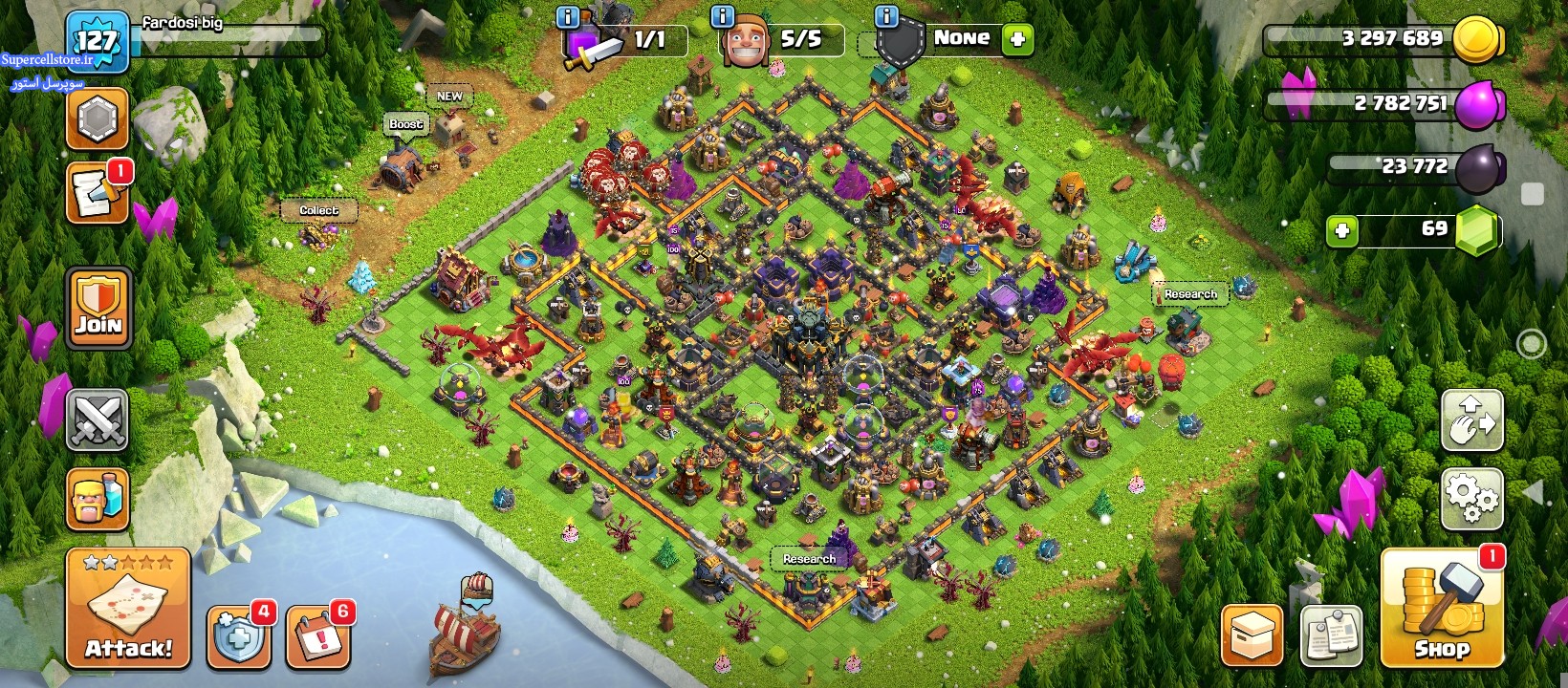Open the settings gears menu
Image resolution: width=1568 pixels, height=688 pixels.
pos(1471,498)
